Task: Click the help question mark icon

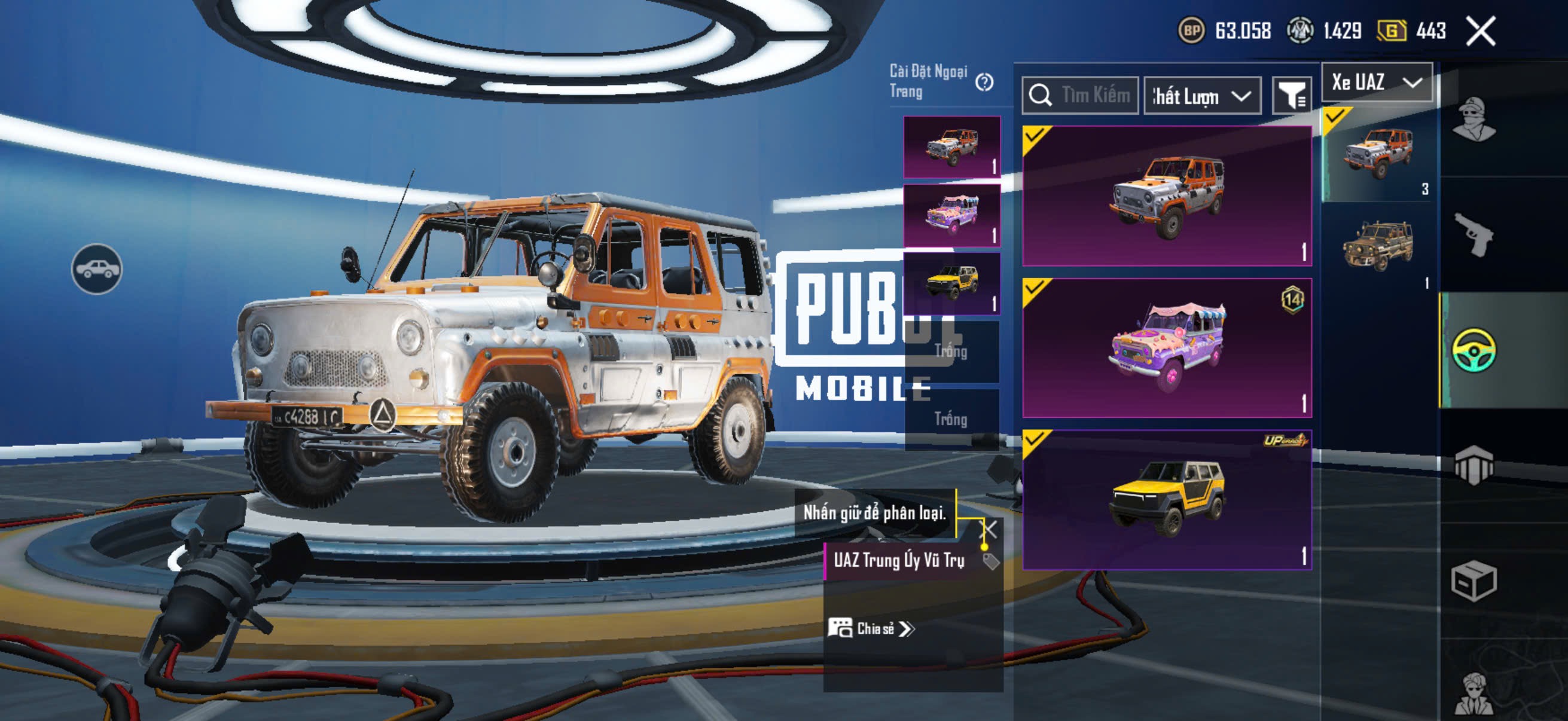Action: pos(984,82)
